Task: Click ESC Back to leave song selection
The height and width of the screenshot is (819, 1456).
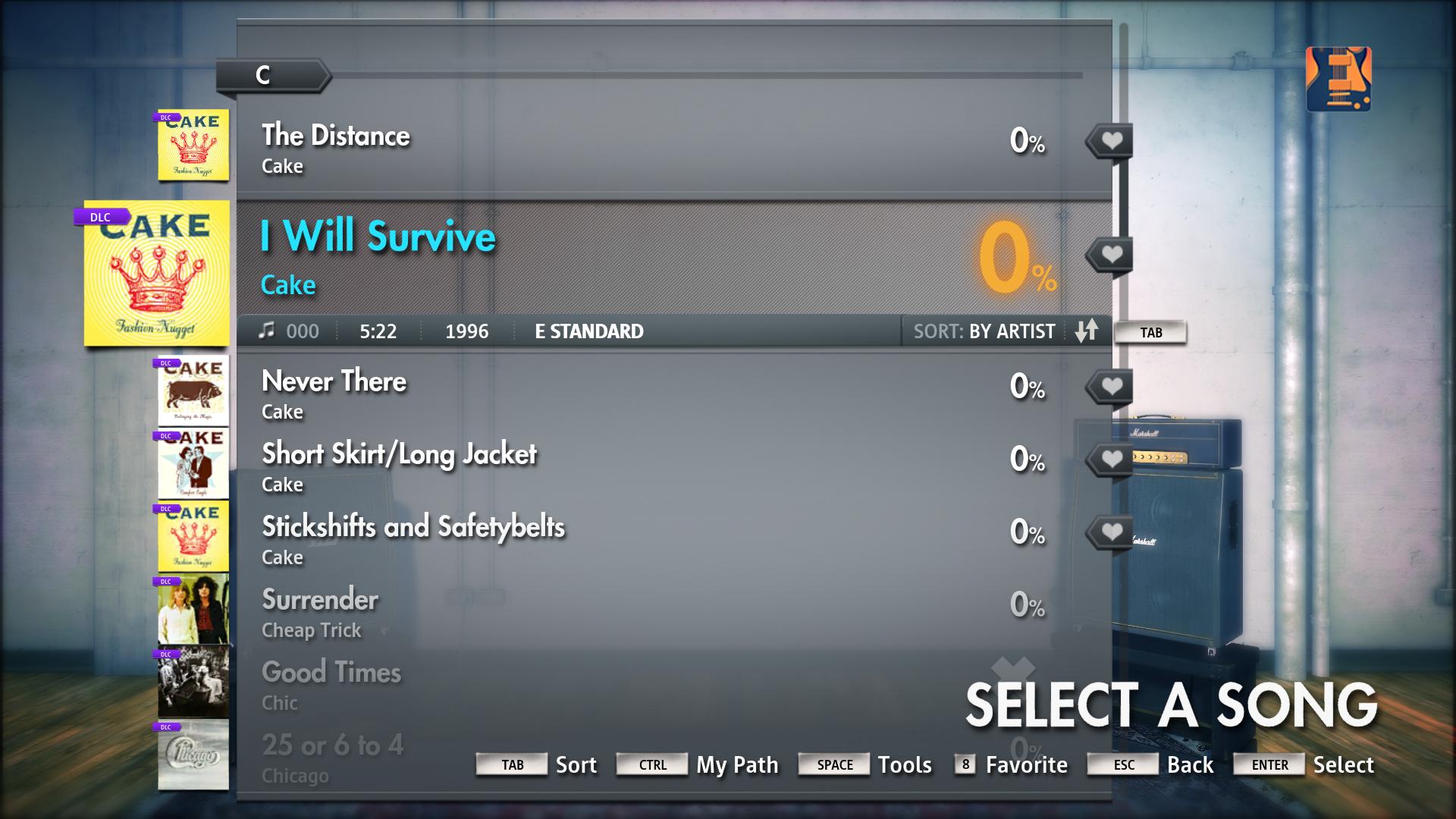Action: tap(1122, 764)
